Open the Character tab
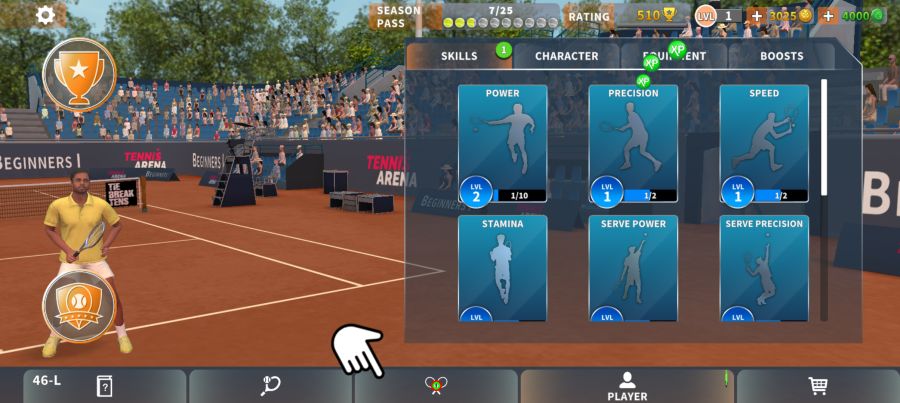The height and width of the screenshot is (403, 900). click(566, 56)
